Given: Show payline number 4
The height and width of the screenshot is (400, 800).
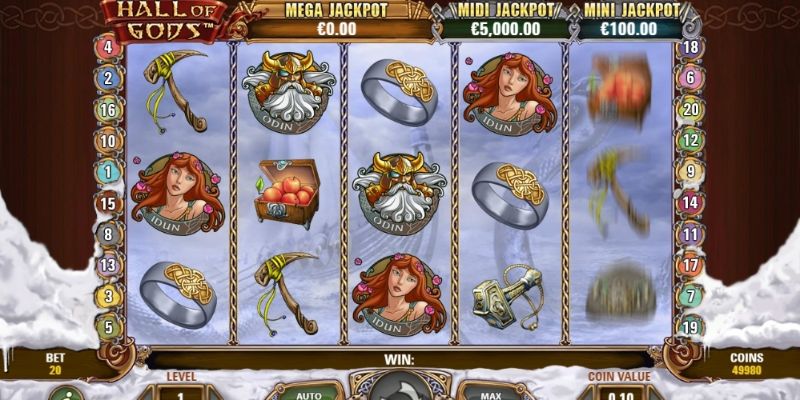Looking at the screenshot, I should point(108,47).
